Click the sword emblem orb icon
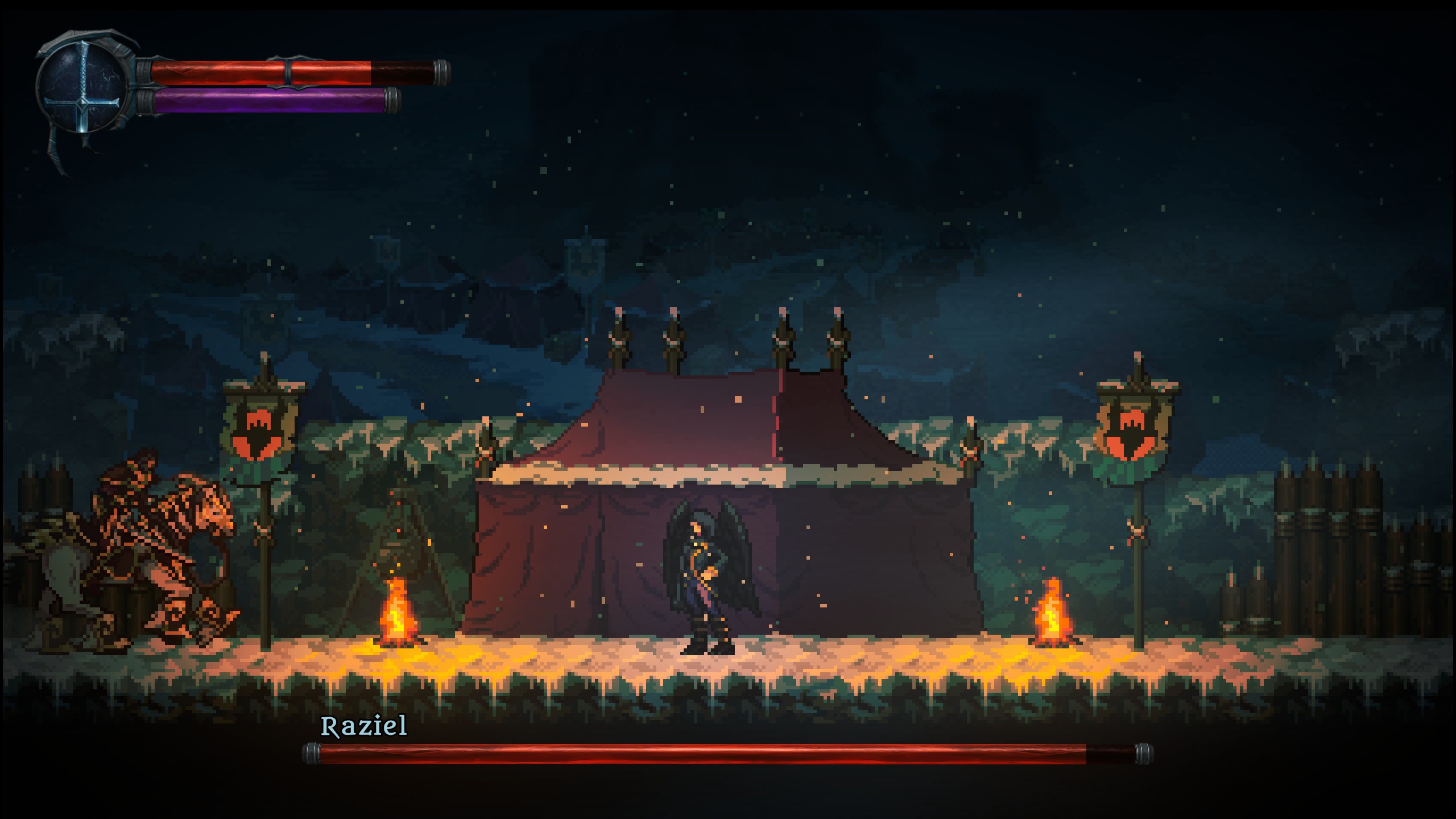Viewport: 1456px width, 819px height. (83, 87)
